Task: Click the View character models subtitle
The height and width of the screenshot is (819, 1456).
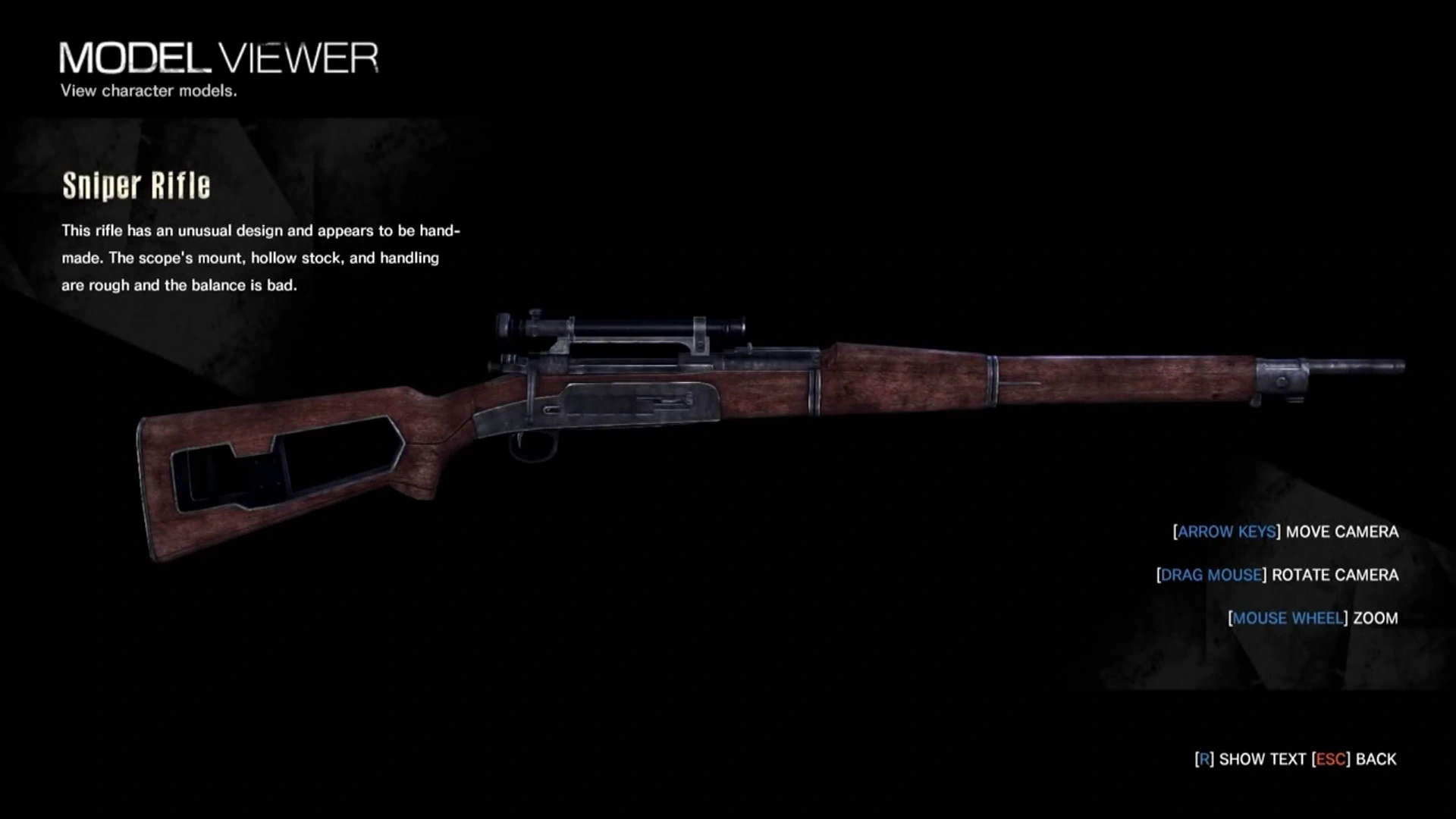Action: (x=149, y=91)
